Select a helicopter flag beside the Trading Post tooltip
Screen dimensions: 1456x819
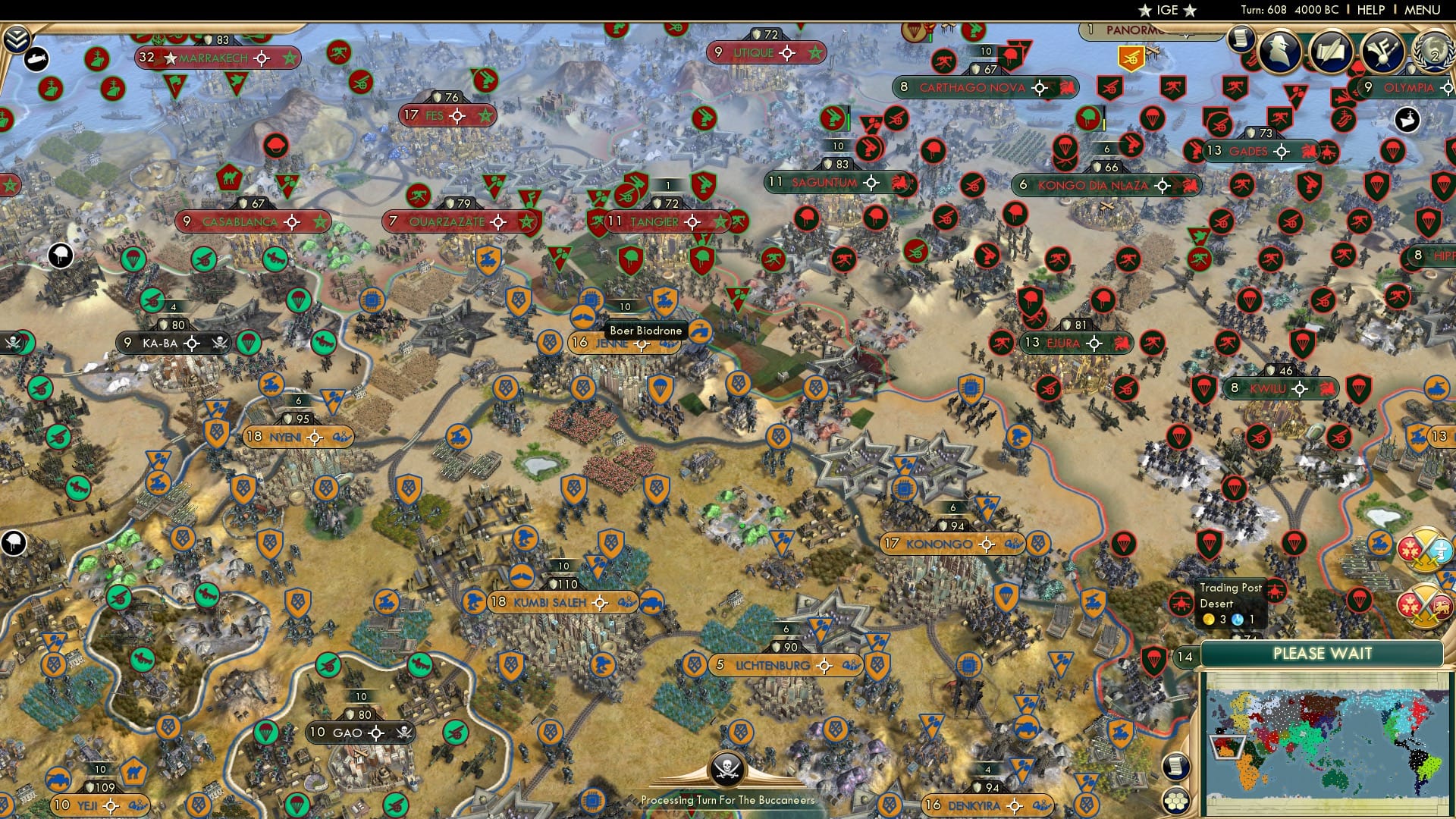point(1181,603)
